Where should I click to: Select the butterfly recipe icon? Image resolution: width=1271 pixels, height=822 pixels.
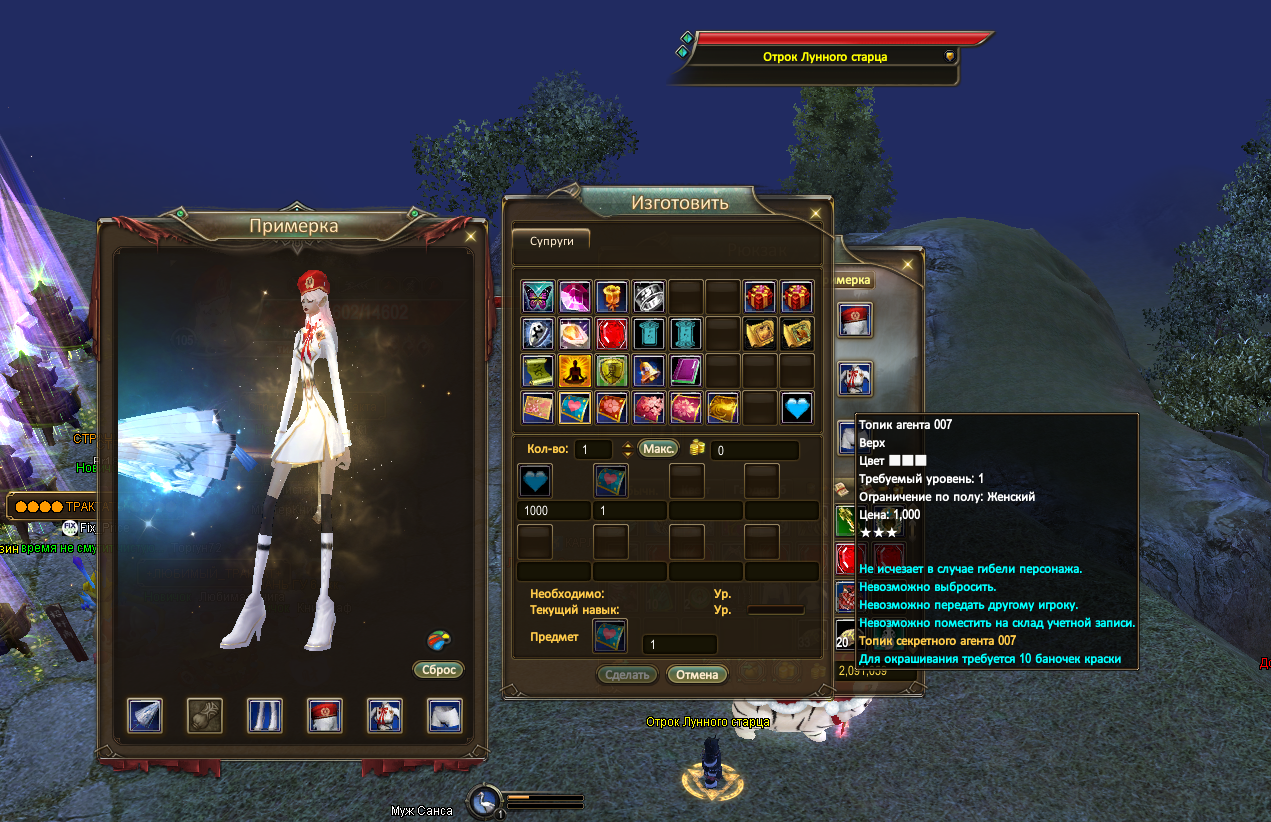(537, 296)
